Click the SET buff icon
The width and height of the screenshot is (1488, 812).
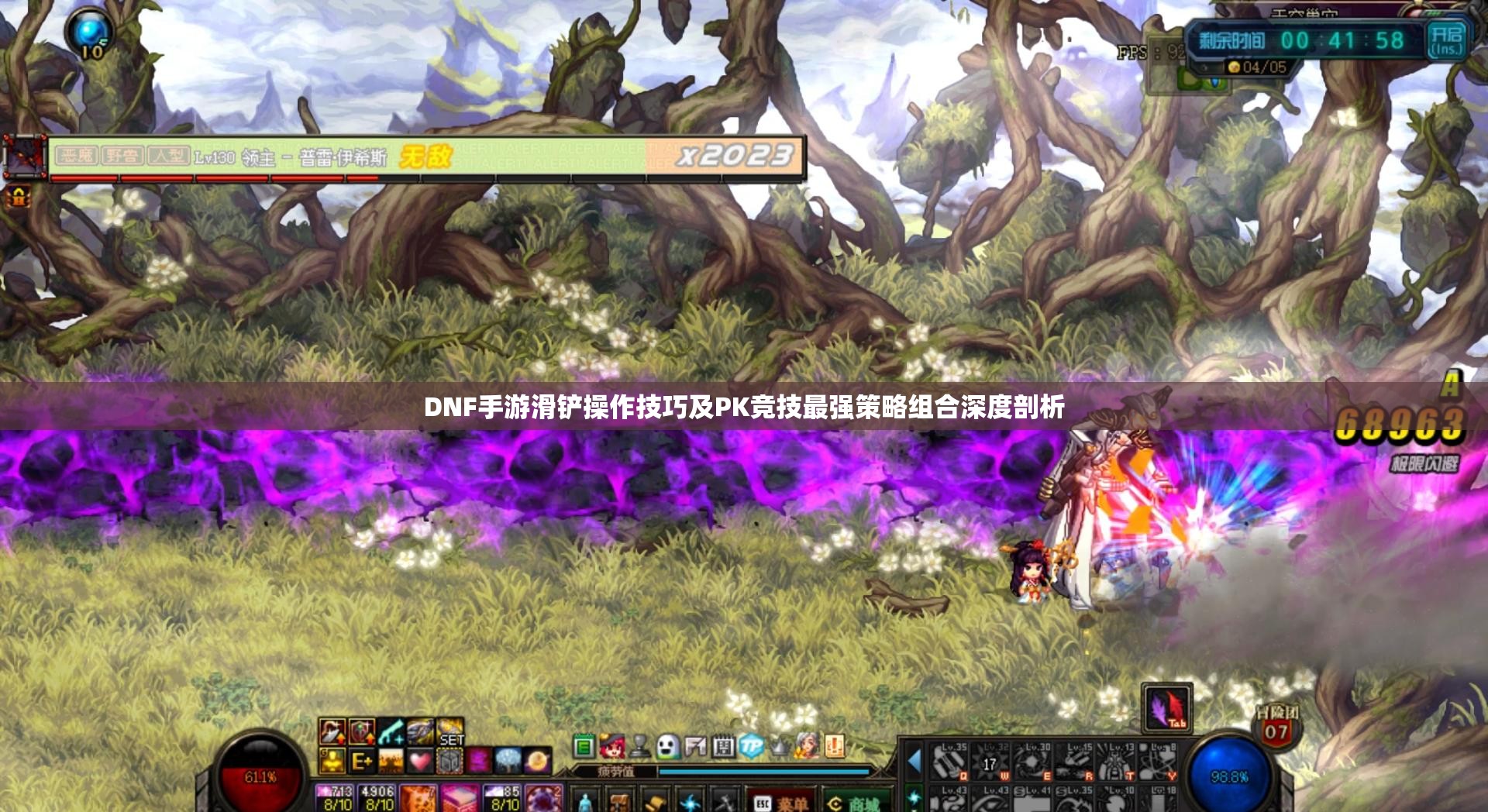click(x=450, y=732)
